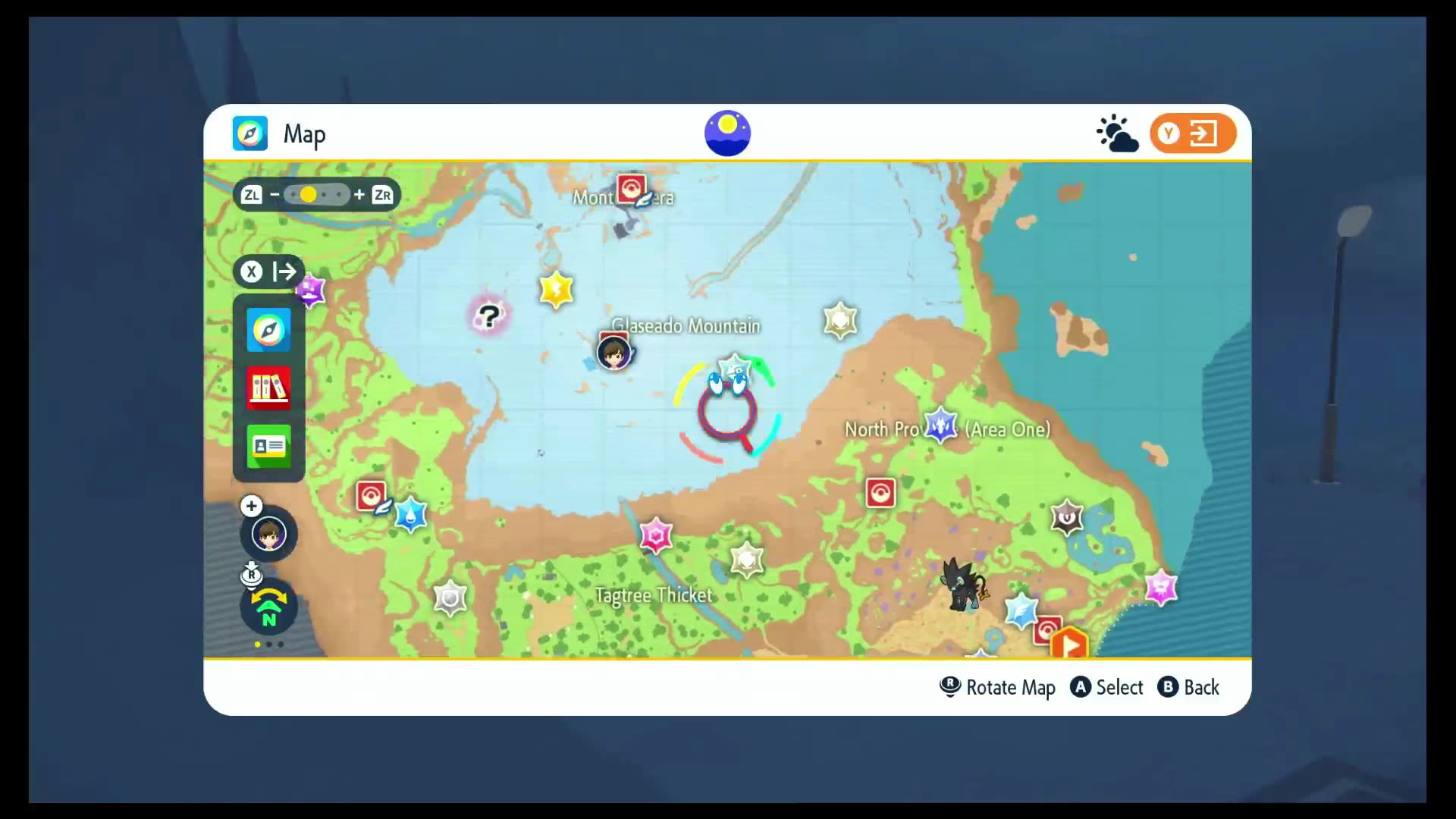Center map on player portrait button
Viewport: 1456px width, 819px height.
coord(268,534)
